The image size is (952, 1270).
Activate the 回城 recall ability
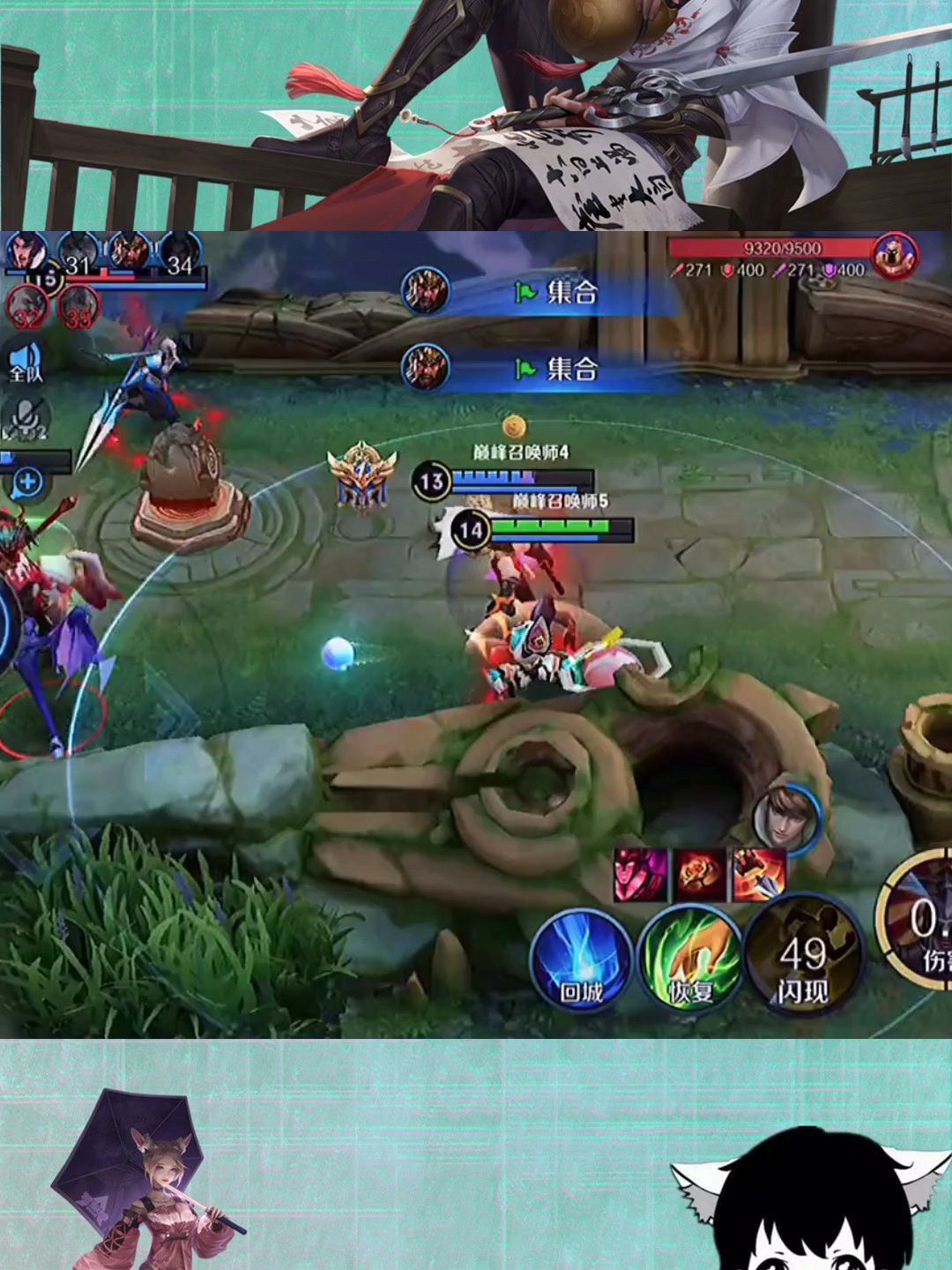[x=581, y=960]
